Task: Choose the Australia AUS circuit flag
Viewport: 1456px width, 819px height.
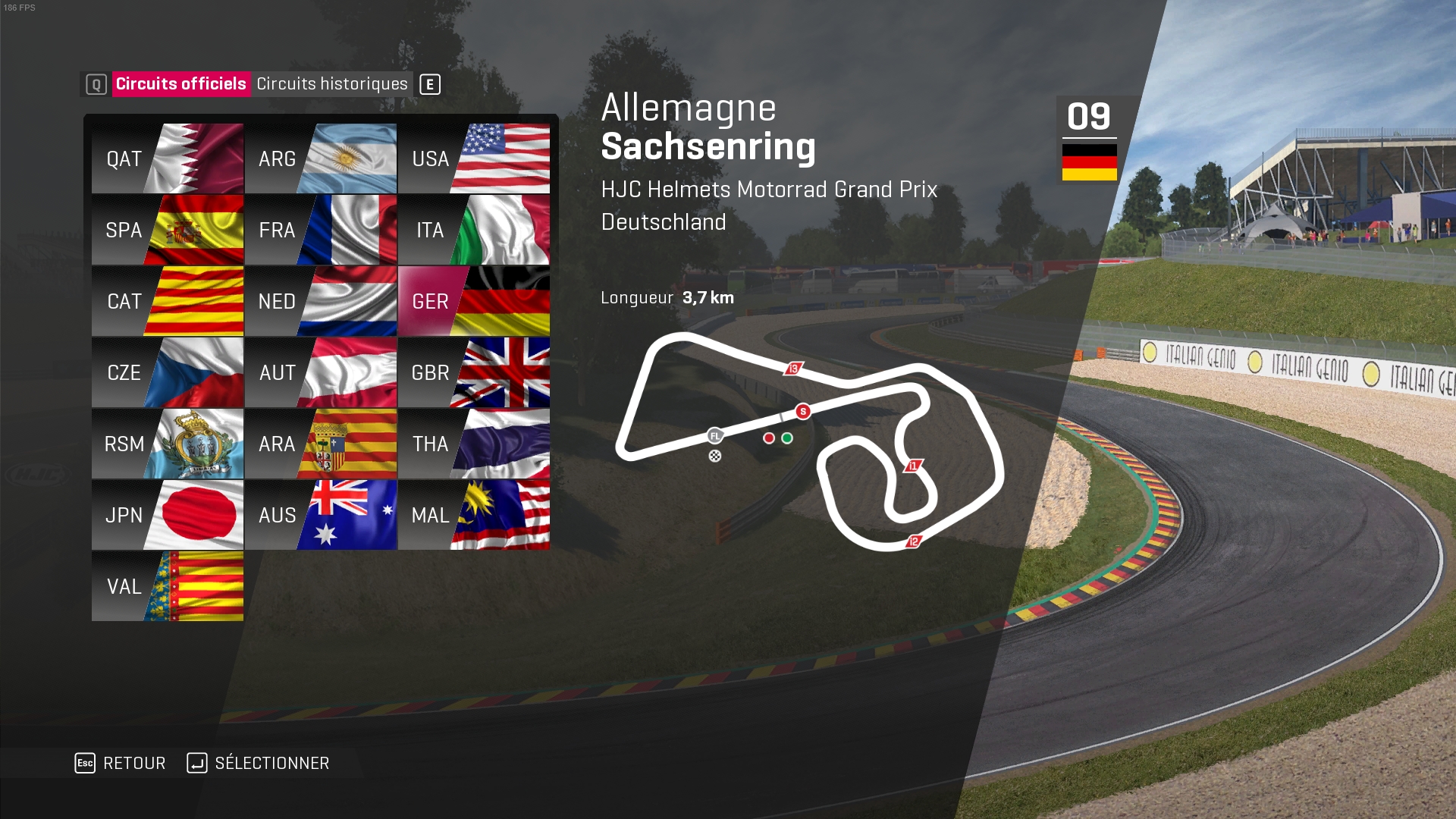Action: [x=320, y=515]
